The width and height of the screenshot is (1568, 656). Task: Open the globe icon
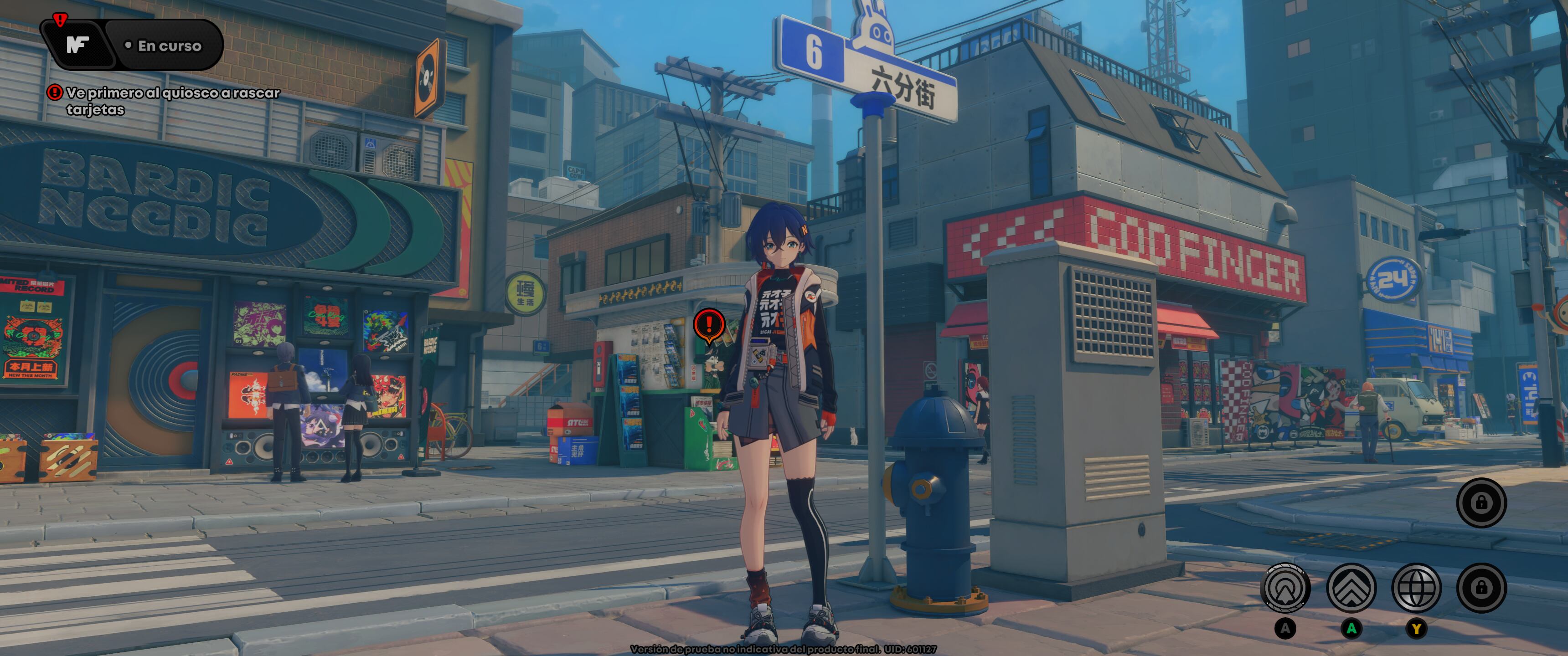pyautogui.click(x=1416, y=588)
